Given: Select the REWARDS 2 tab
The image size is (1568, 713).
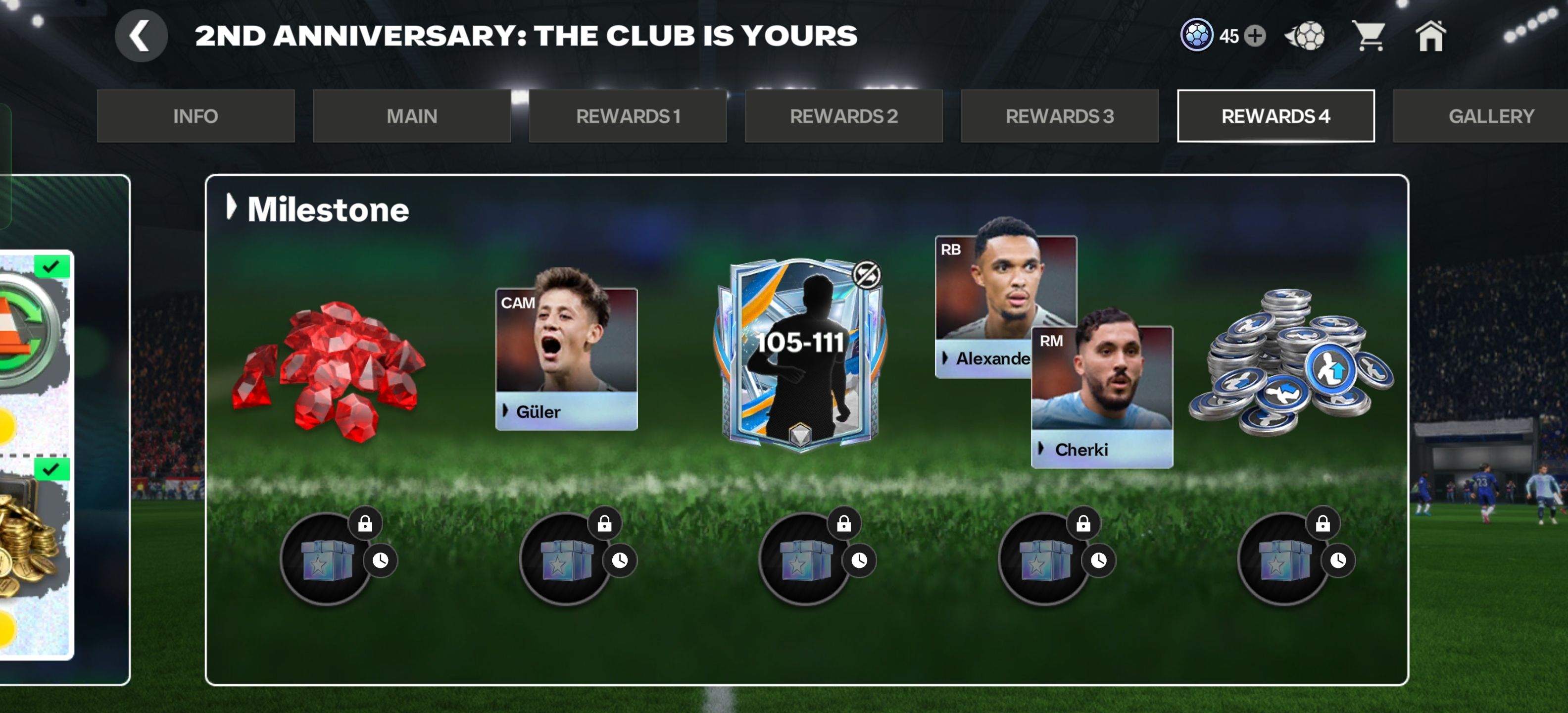Looking at the screenshot, I should coord(844,116).
